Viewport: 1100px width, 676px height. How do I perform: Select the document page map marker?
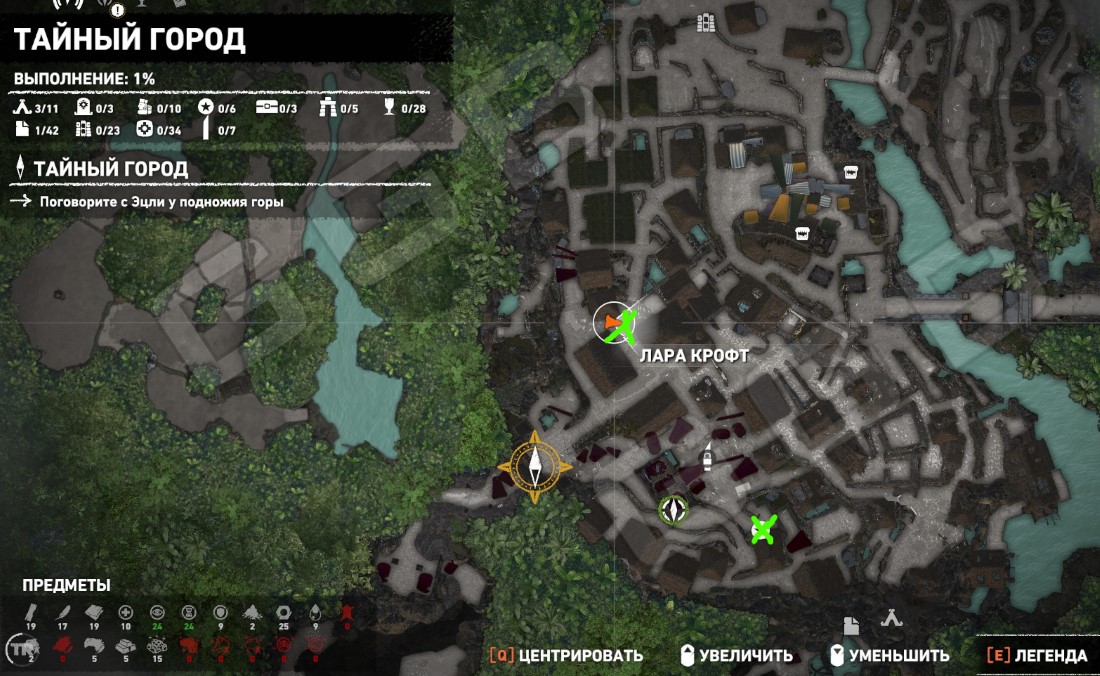851,625
